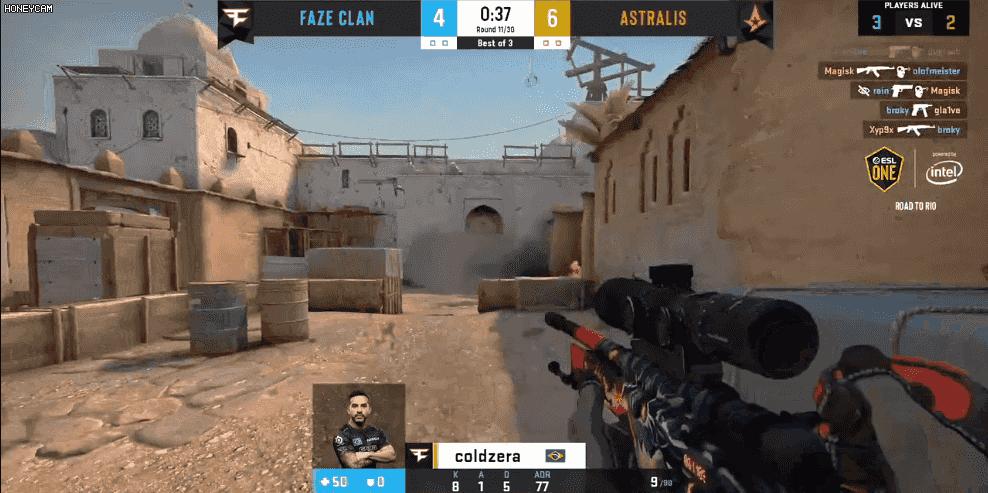
Task: Click the FAZE CLAN team name banner
Action: 338,18
